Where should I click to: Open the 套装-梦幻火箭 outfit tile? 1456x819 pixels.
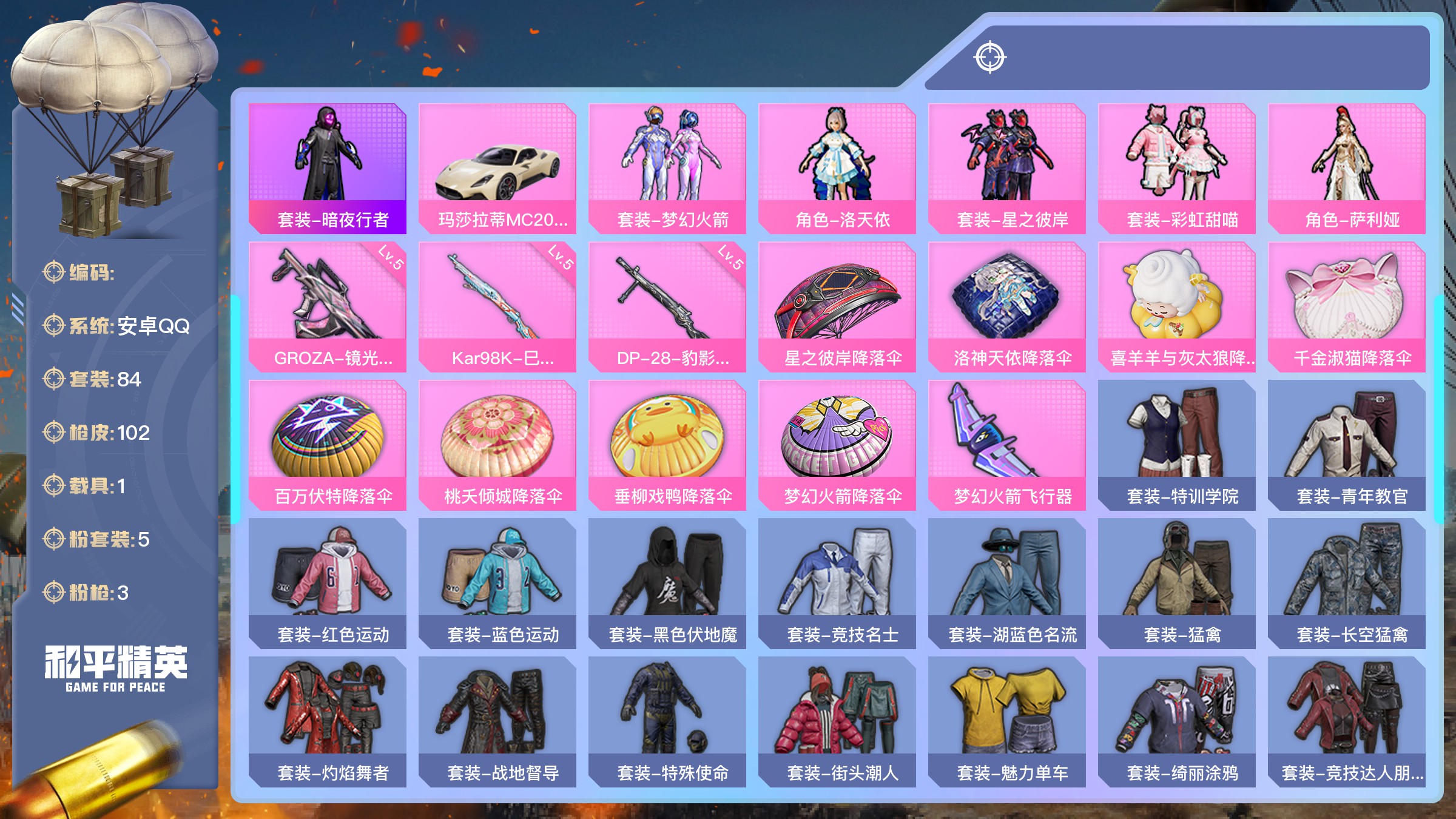click(667, 168)
